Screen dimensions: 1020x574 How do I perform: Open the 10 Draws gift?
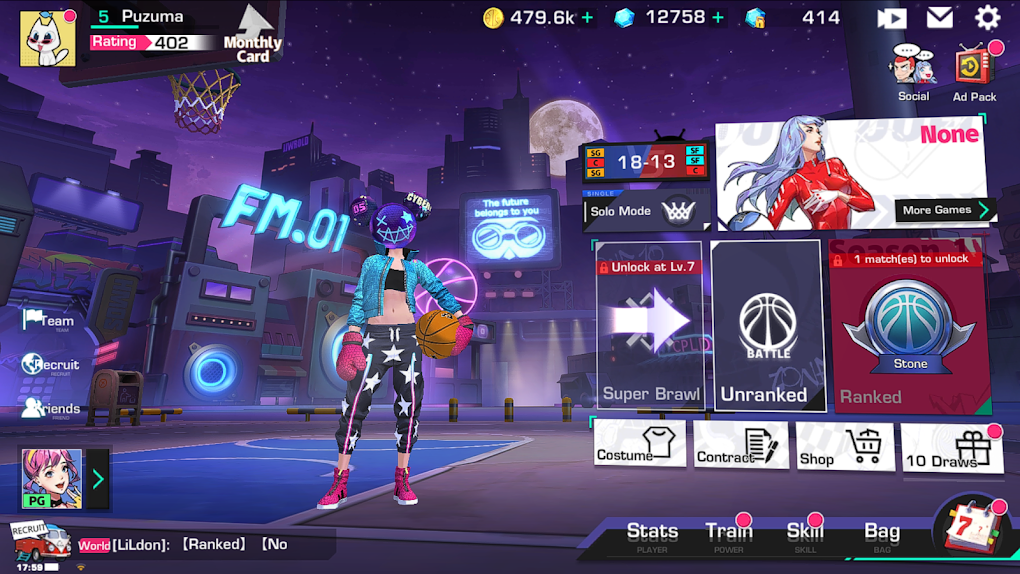[950, 448]
